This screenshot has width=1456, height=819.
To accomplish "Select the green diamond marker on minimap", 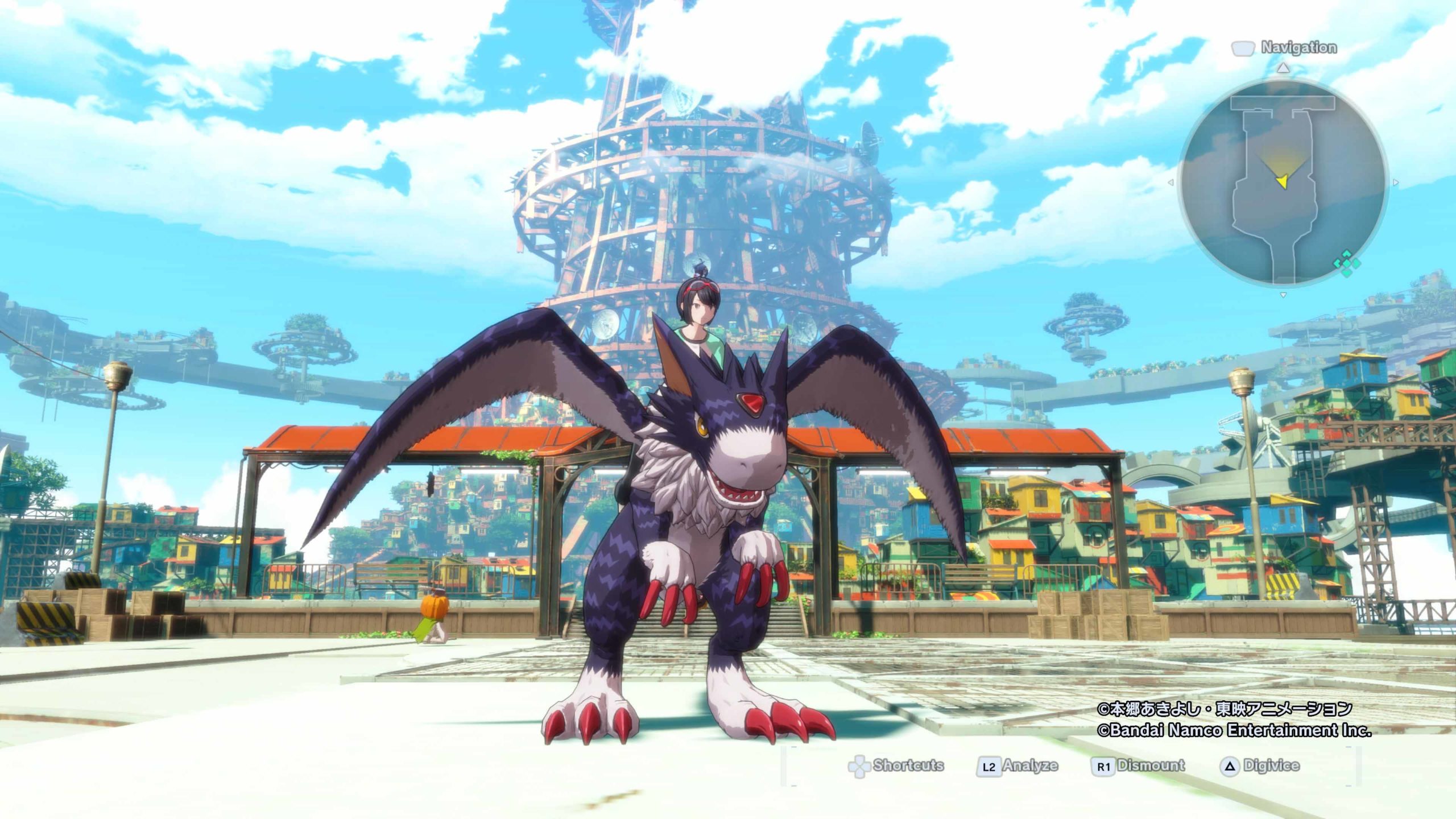I will (x=1347, y=263).
